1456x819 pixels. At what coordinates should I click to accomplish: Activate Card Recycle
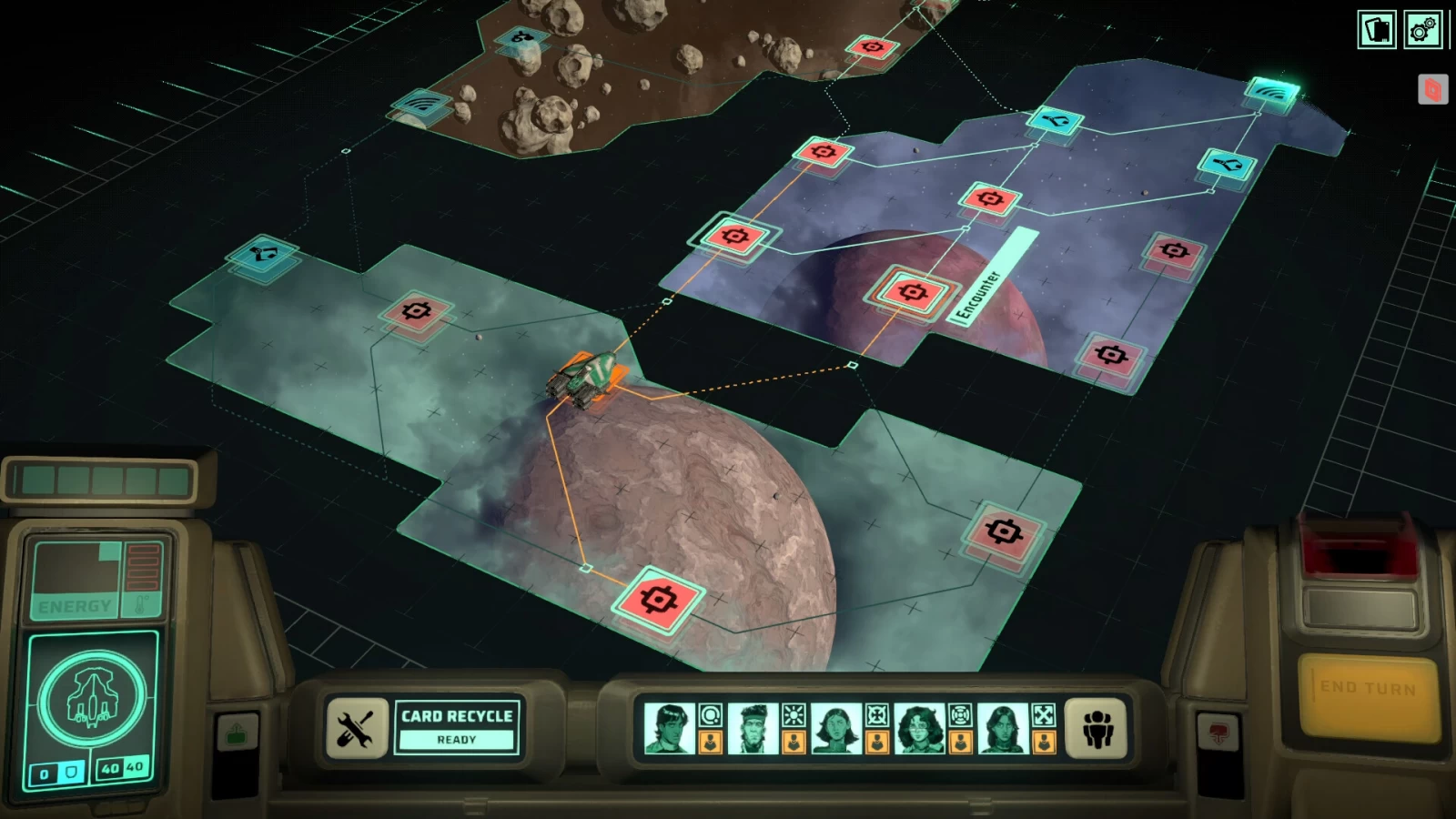[457, 726]
